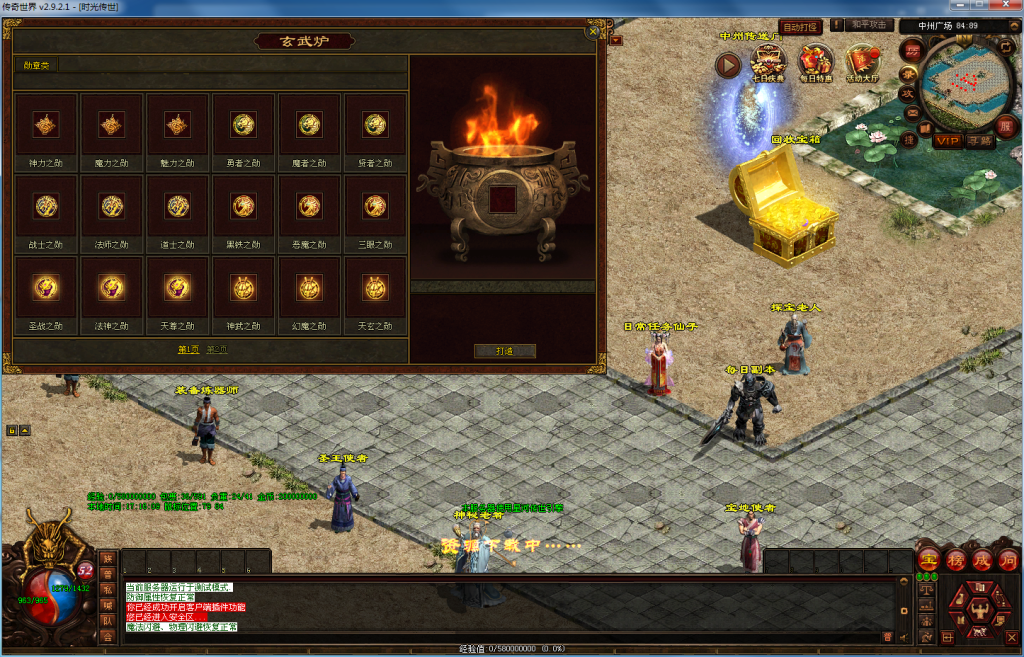Toggle the 自动打怪 auto-fight button
Screen dimensions: 1024x657
pyautogui.click(x=800, y=28)
